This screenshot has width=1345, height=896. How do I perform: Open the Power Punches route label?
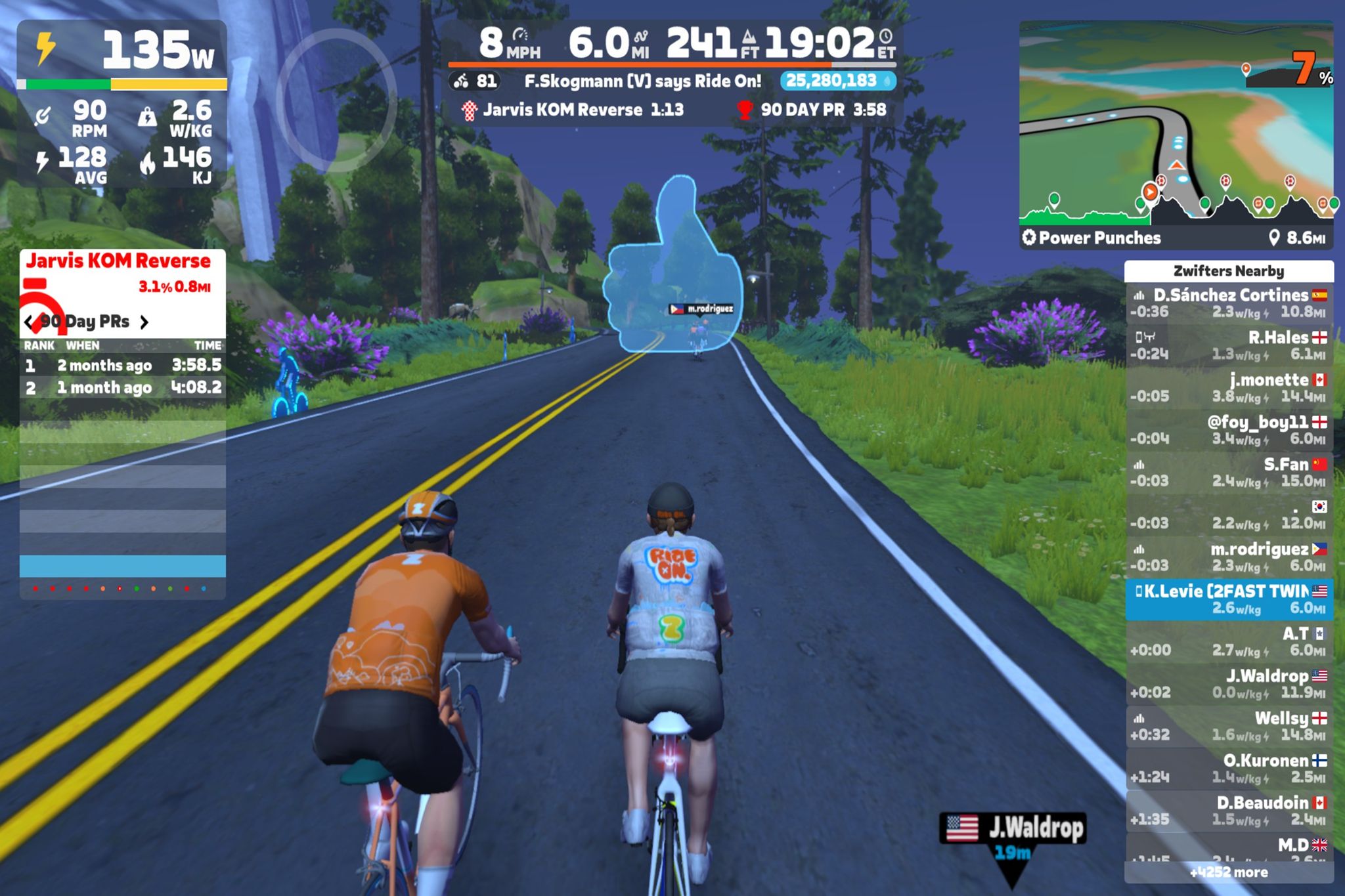(x=1092, y=238)
